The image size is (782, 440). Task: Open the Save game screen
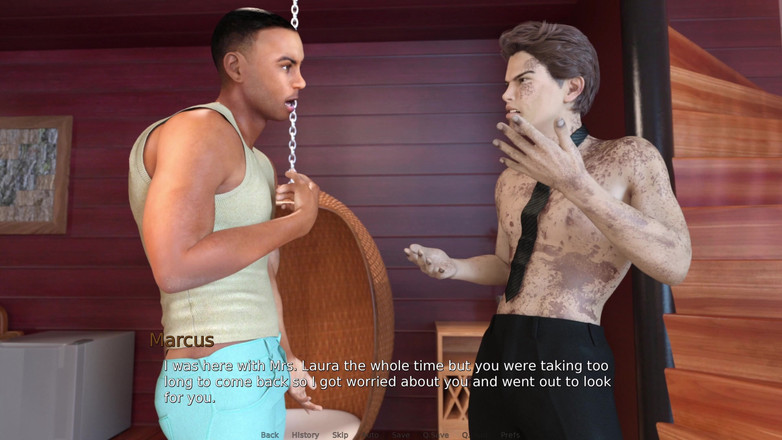point(401,435)
